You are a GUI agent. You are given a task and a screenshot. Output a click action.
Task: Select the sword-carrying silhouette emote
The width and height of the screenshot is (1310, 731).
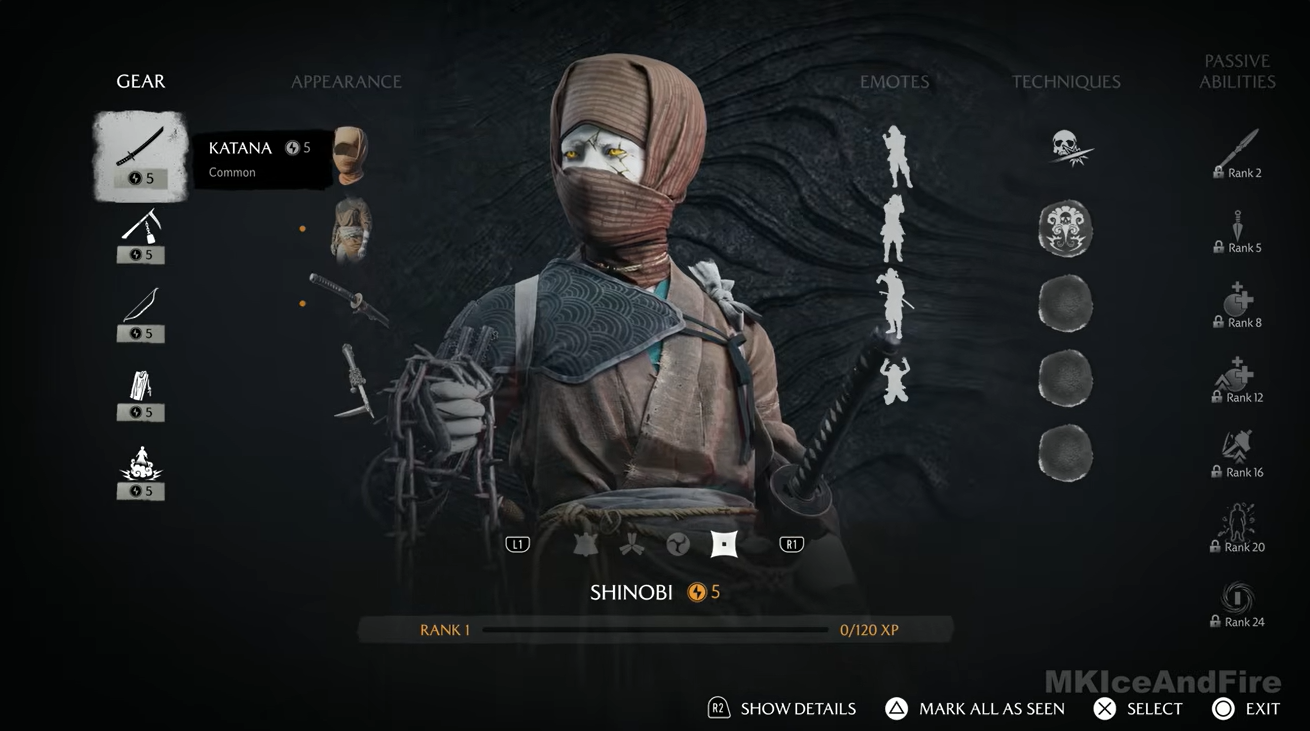point(894,303)
